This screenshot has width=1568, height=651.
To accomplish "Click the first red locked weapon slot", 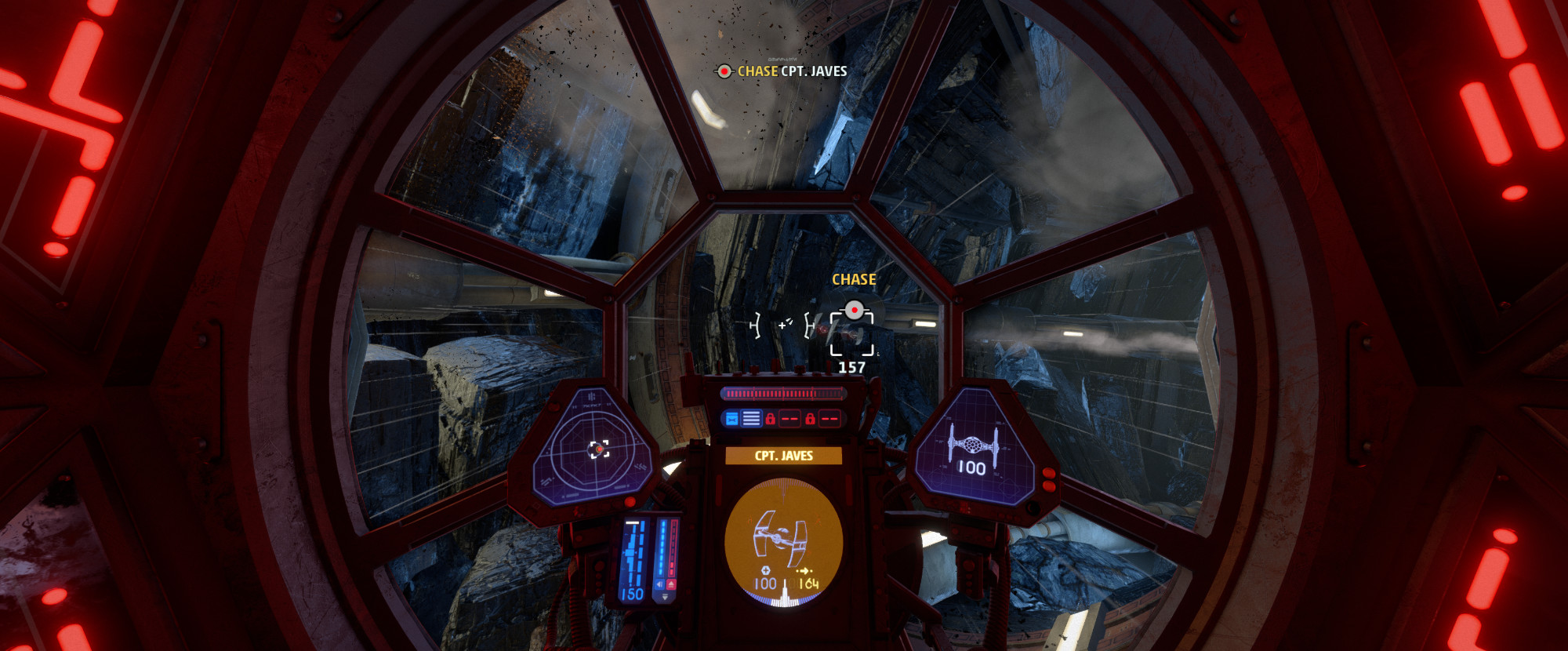I will point(782,419).
